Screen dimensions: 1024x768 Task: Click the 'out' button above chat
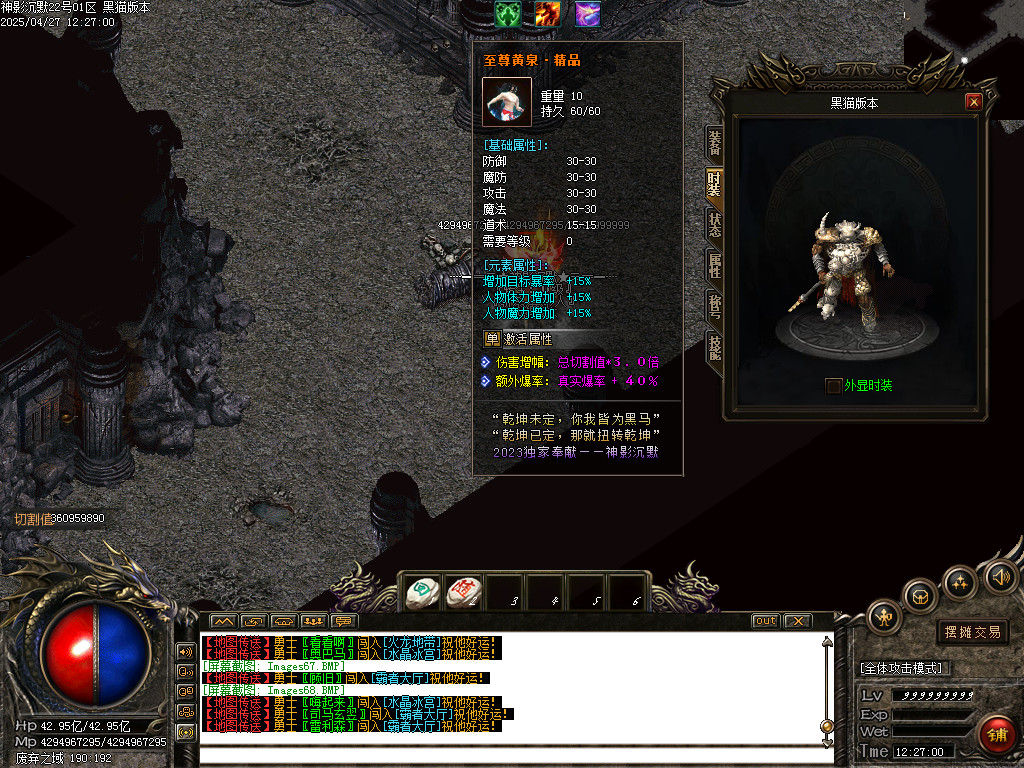coord(765,621)
